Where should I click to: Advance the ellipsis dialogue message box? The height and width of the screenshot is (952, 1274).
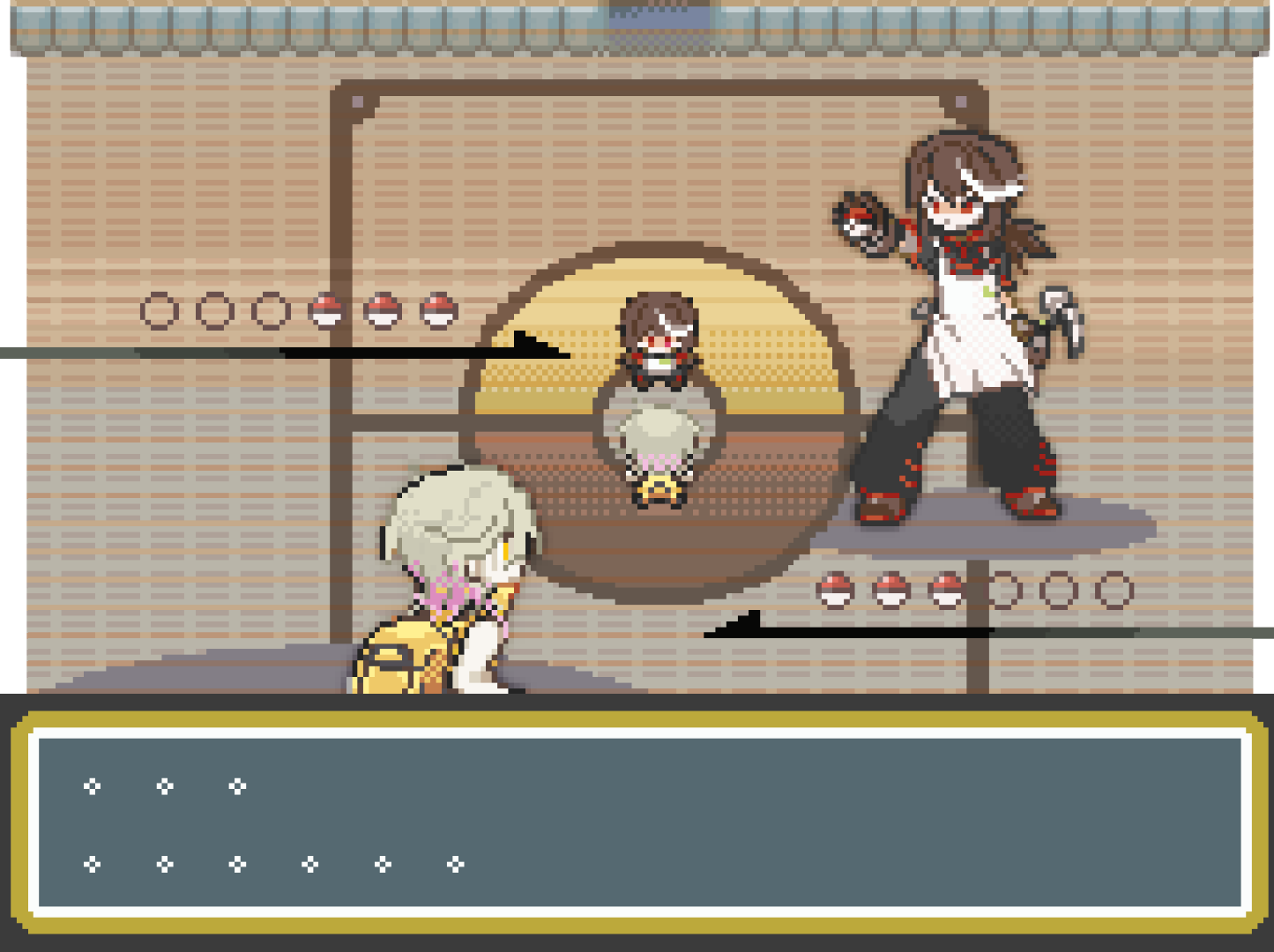[x=638, y=822]
